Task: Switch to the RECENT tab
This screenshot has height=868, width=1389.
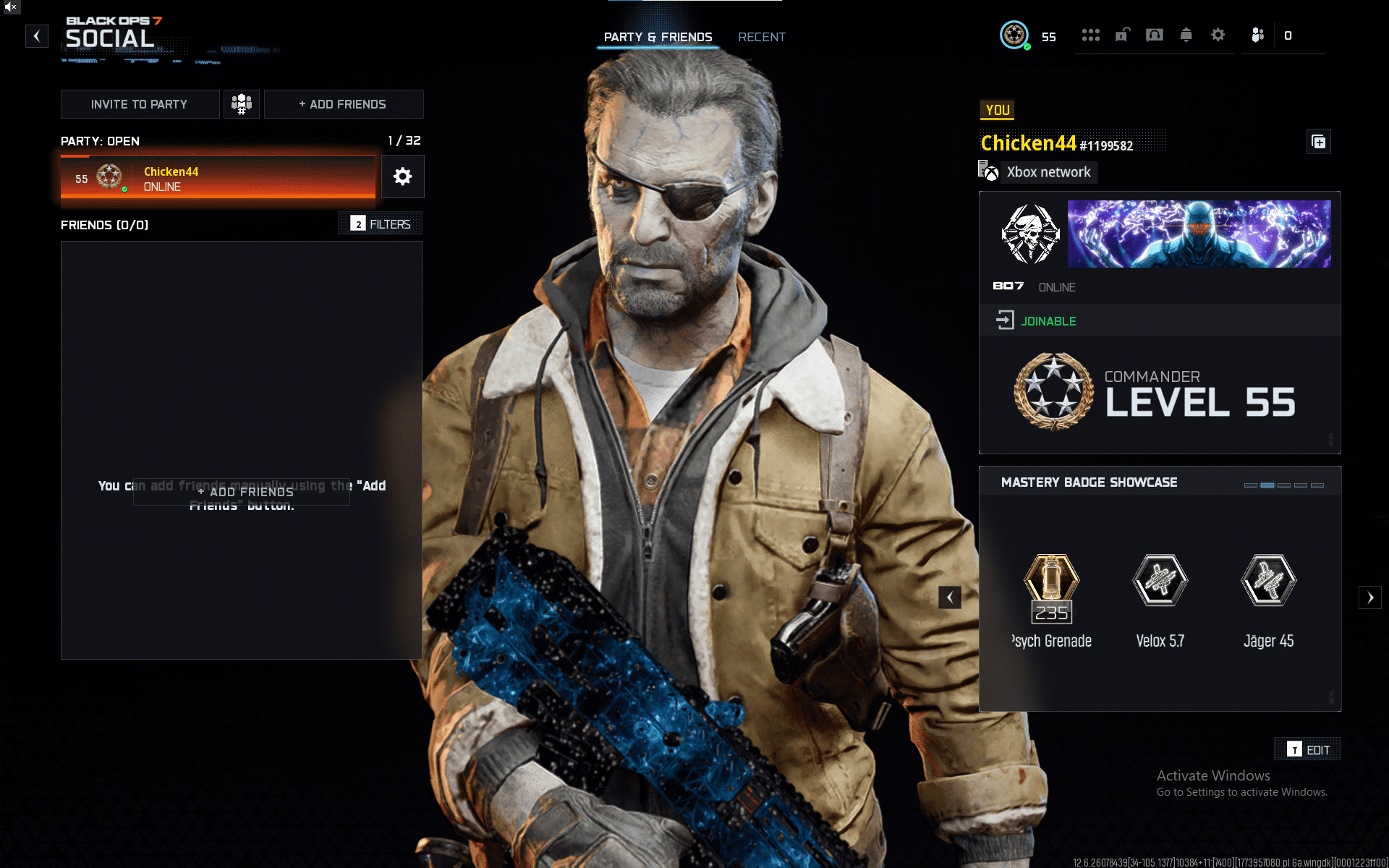Action: point(761,37)
